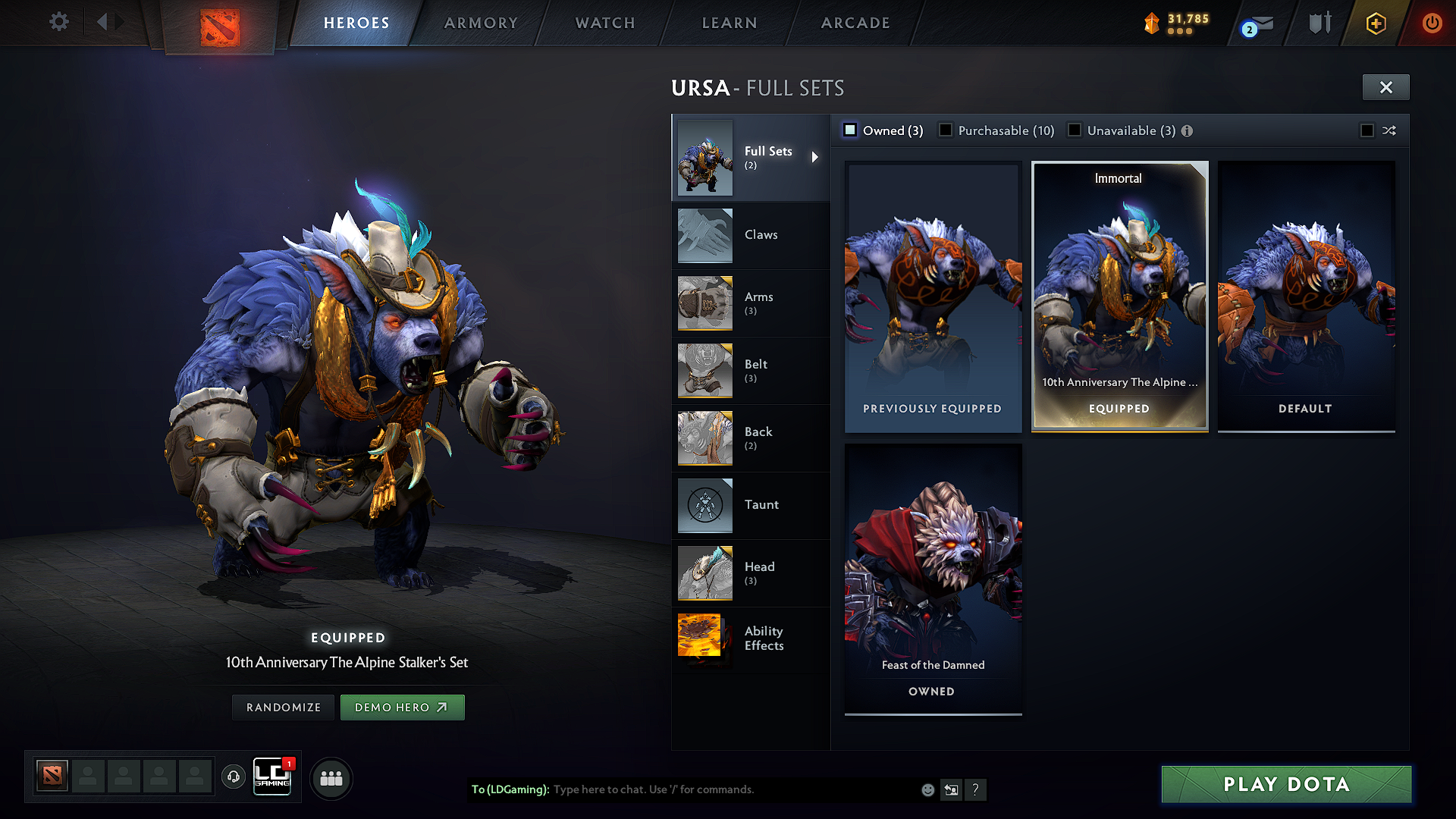The height and width of the screenshot is (819, 1456).
Task: Open the Watch tab
Action: tap(604, 23)
